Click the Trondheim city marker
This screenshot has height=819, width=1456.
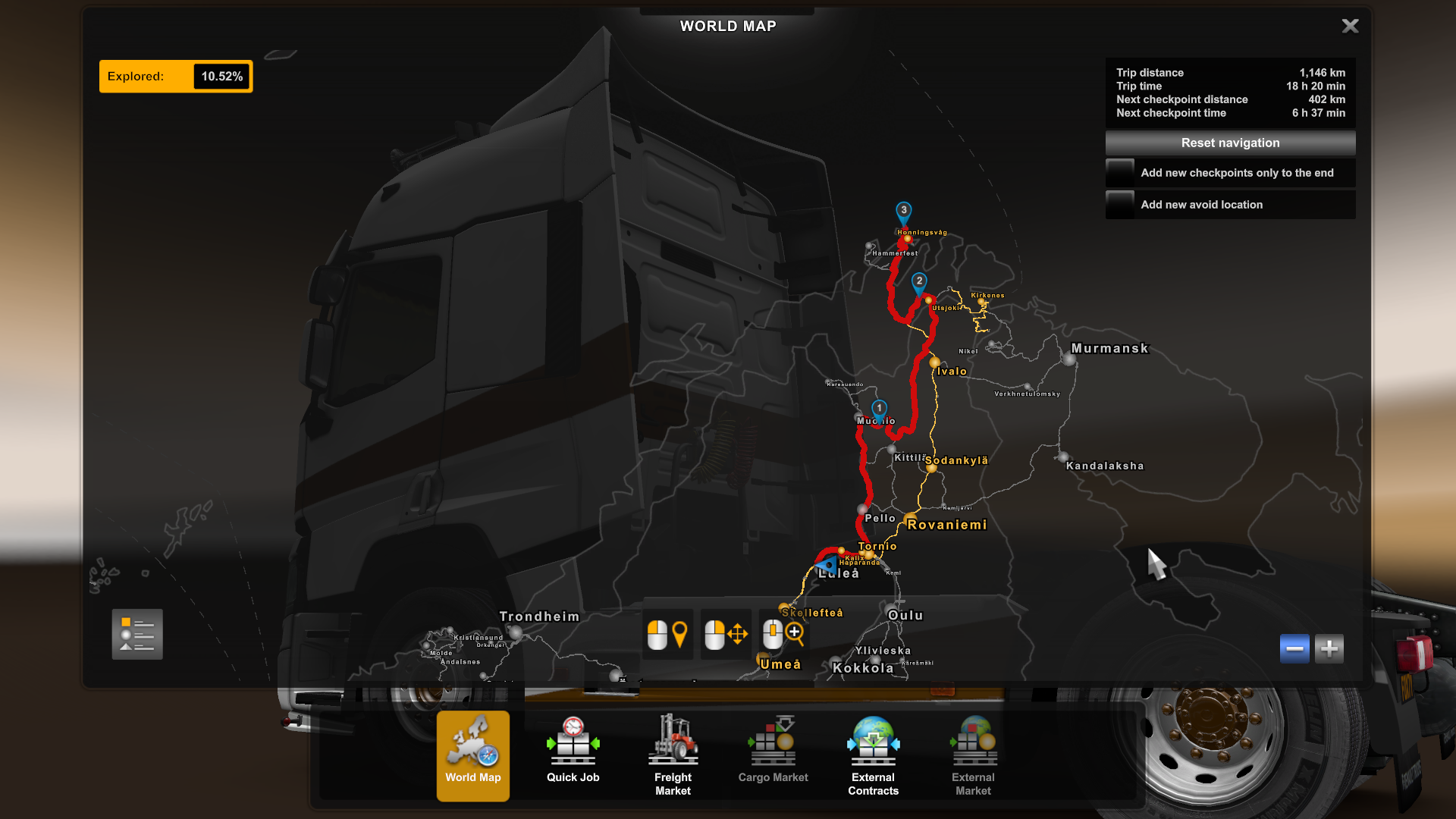click(x=516, y=632)
